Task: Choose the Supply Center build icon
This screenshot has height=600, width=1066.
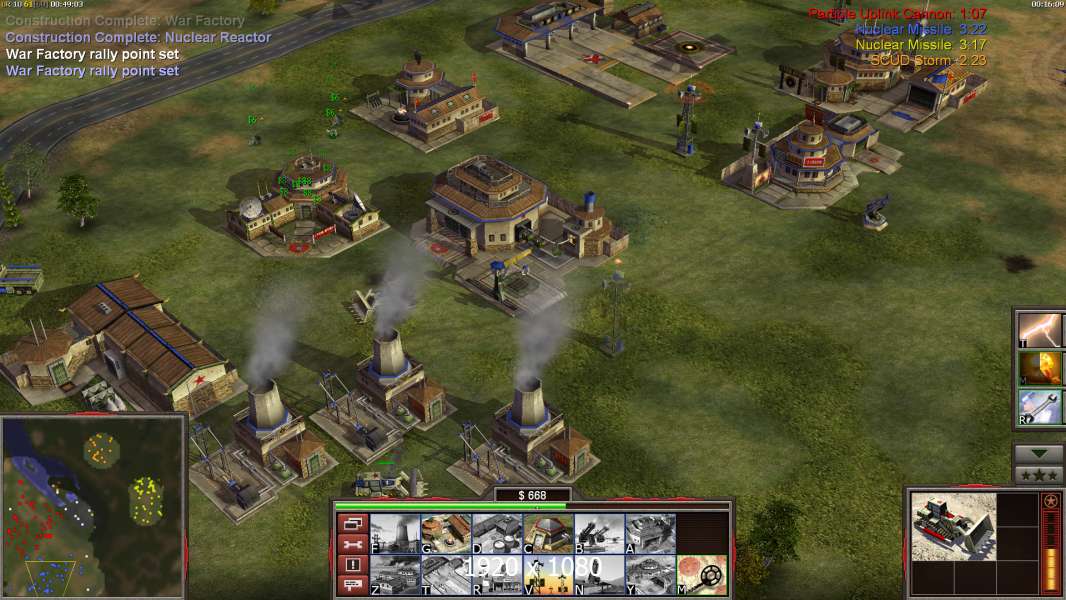Action: point(497,533)
